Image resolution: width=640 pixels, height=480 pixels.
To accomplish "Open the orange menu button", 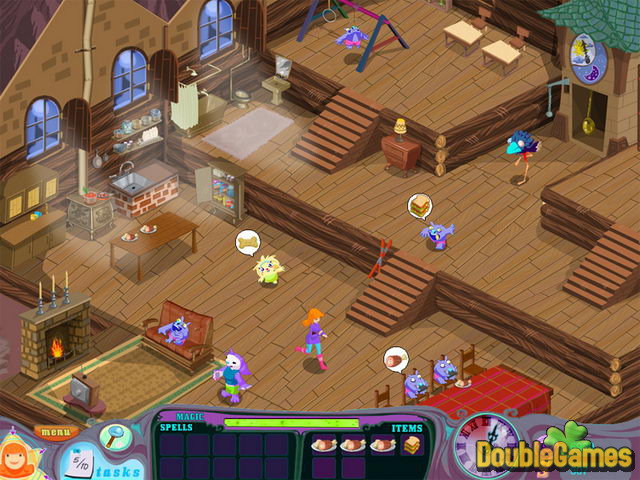I will 58,432.
